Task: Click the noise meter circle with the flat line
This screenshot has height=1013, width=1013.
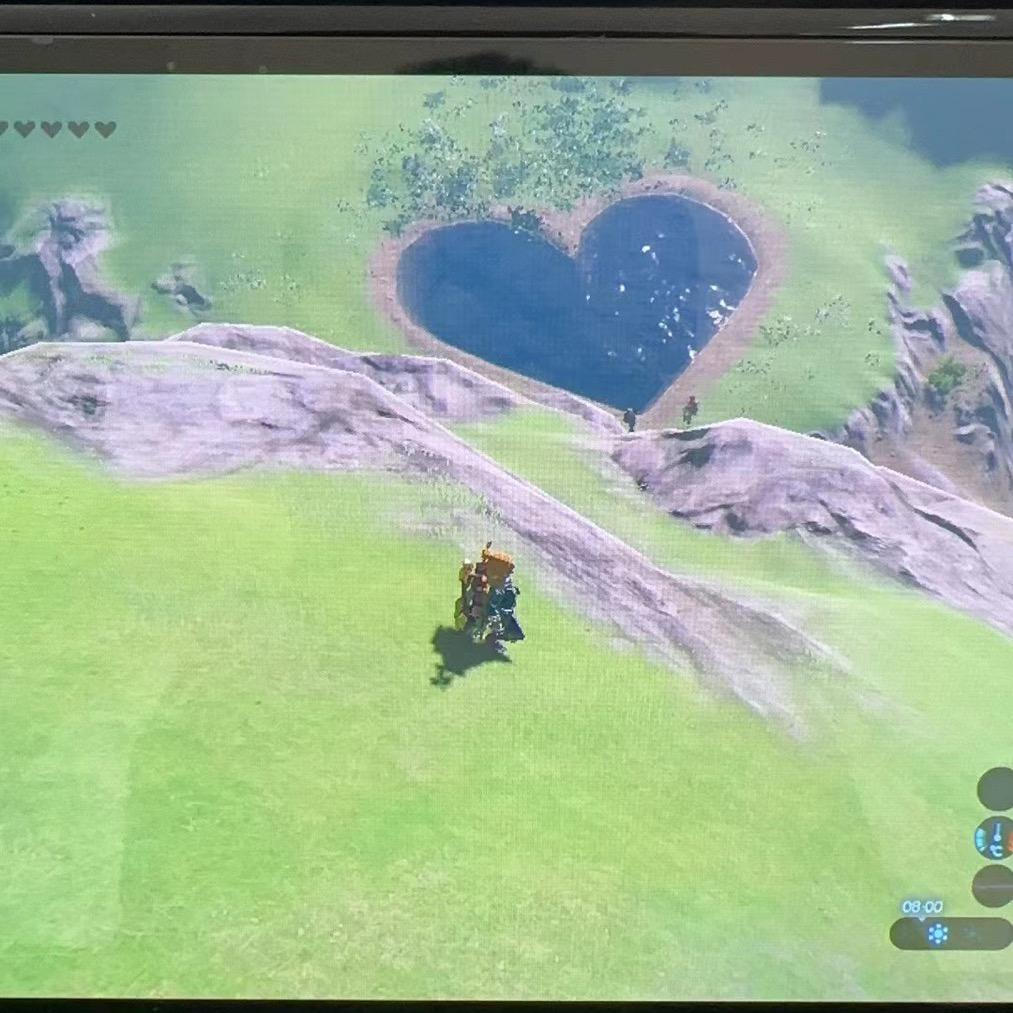Action: [x=993, y=886]
